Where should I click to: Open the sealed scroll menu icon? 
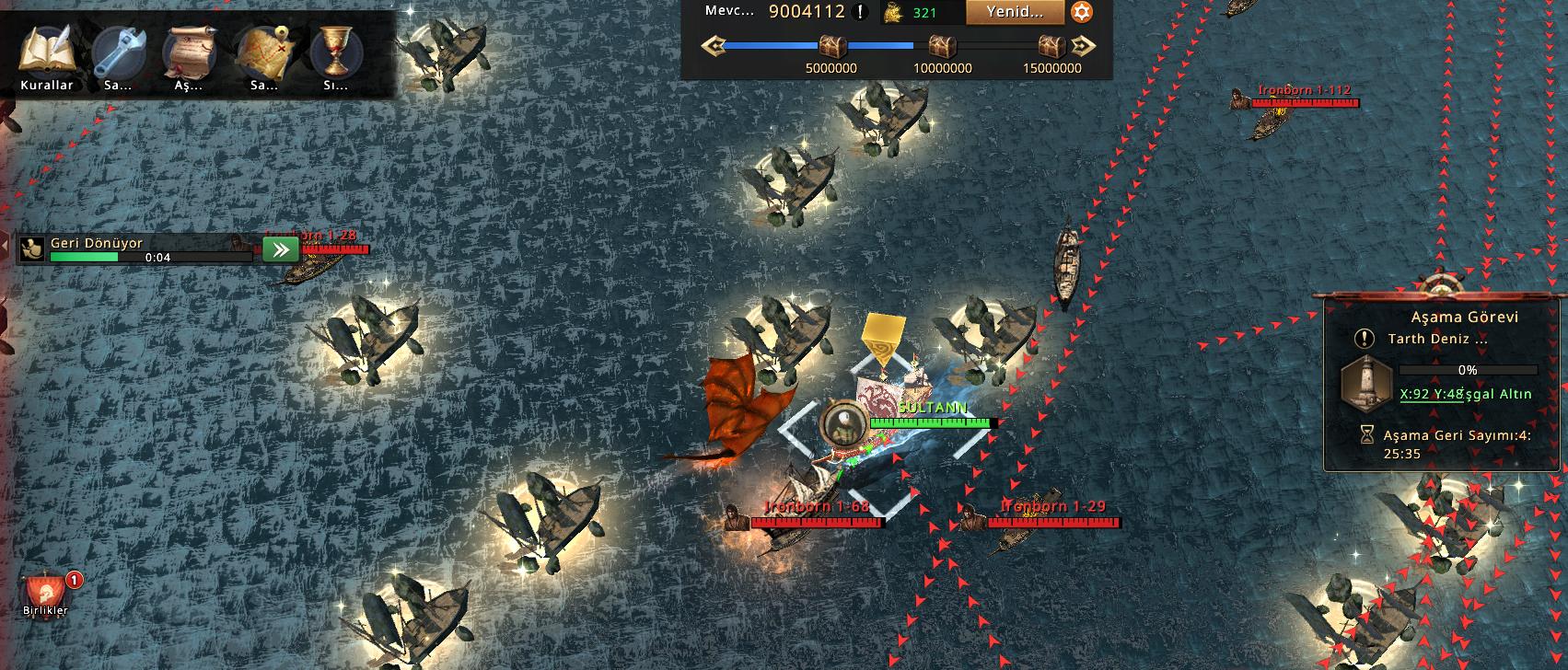point(191,52)
